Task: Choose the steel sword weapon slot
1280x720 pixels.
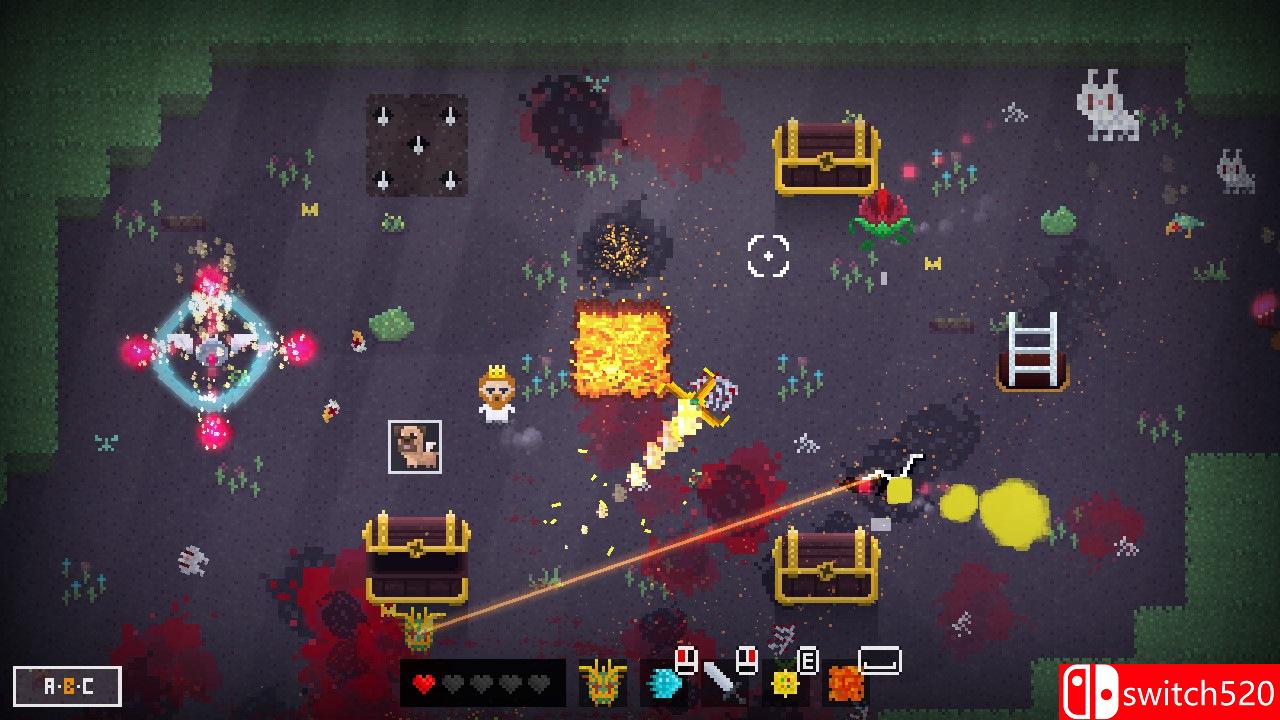Action: click(x=720, y=682)
